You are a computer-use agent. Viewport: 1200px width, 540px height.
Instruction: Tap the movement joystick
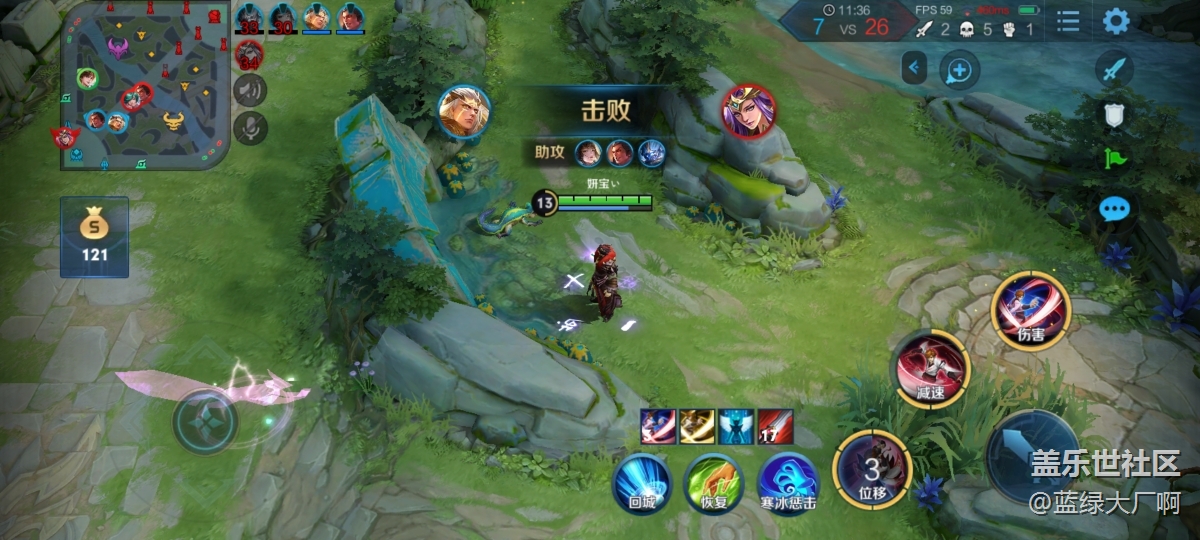click(x=205, y=422)
